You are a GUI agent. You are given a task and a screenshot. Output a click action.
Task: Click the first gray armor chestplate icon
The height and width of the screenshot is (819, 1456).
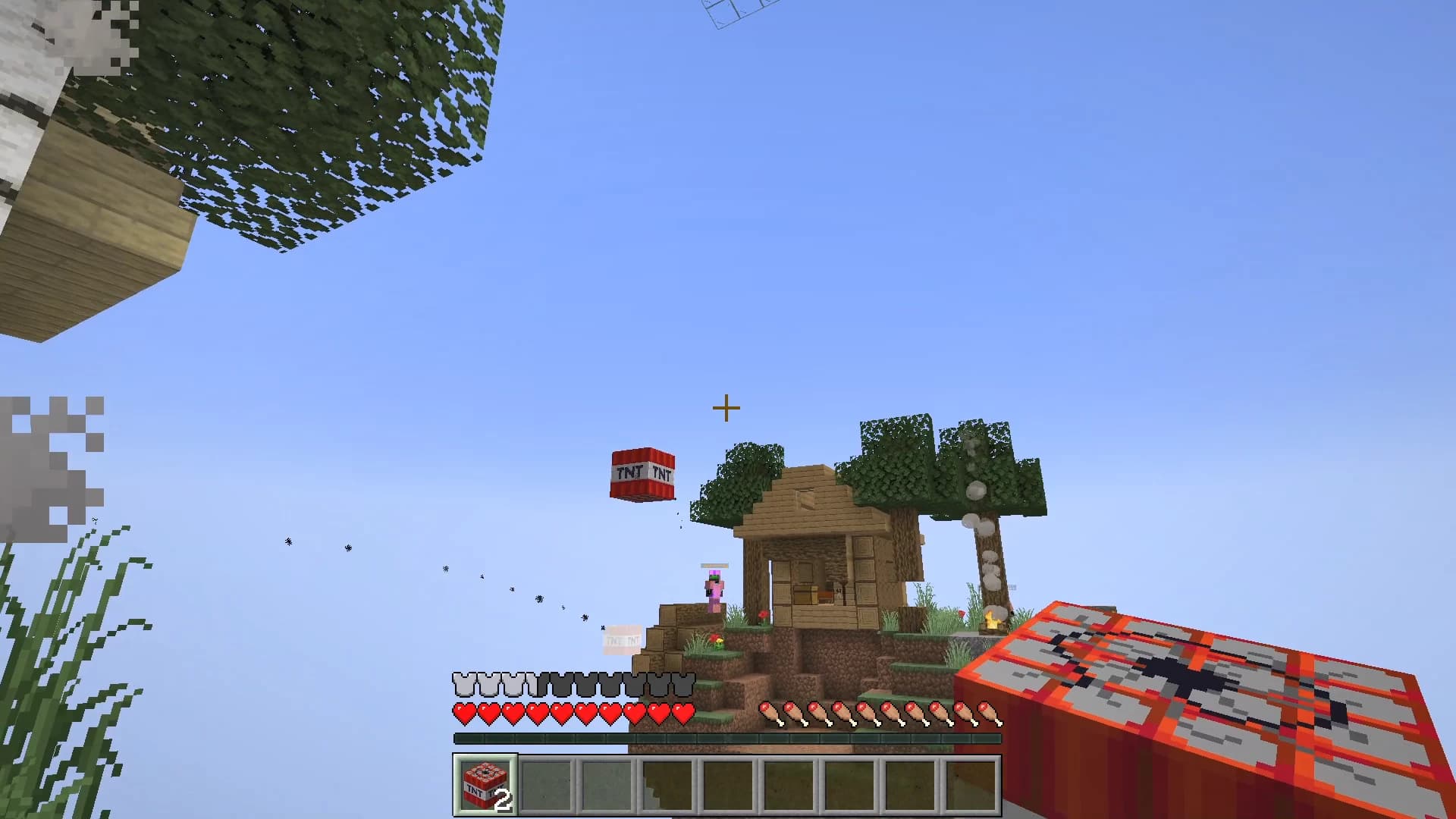click(x=463, y=685)
